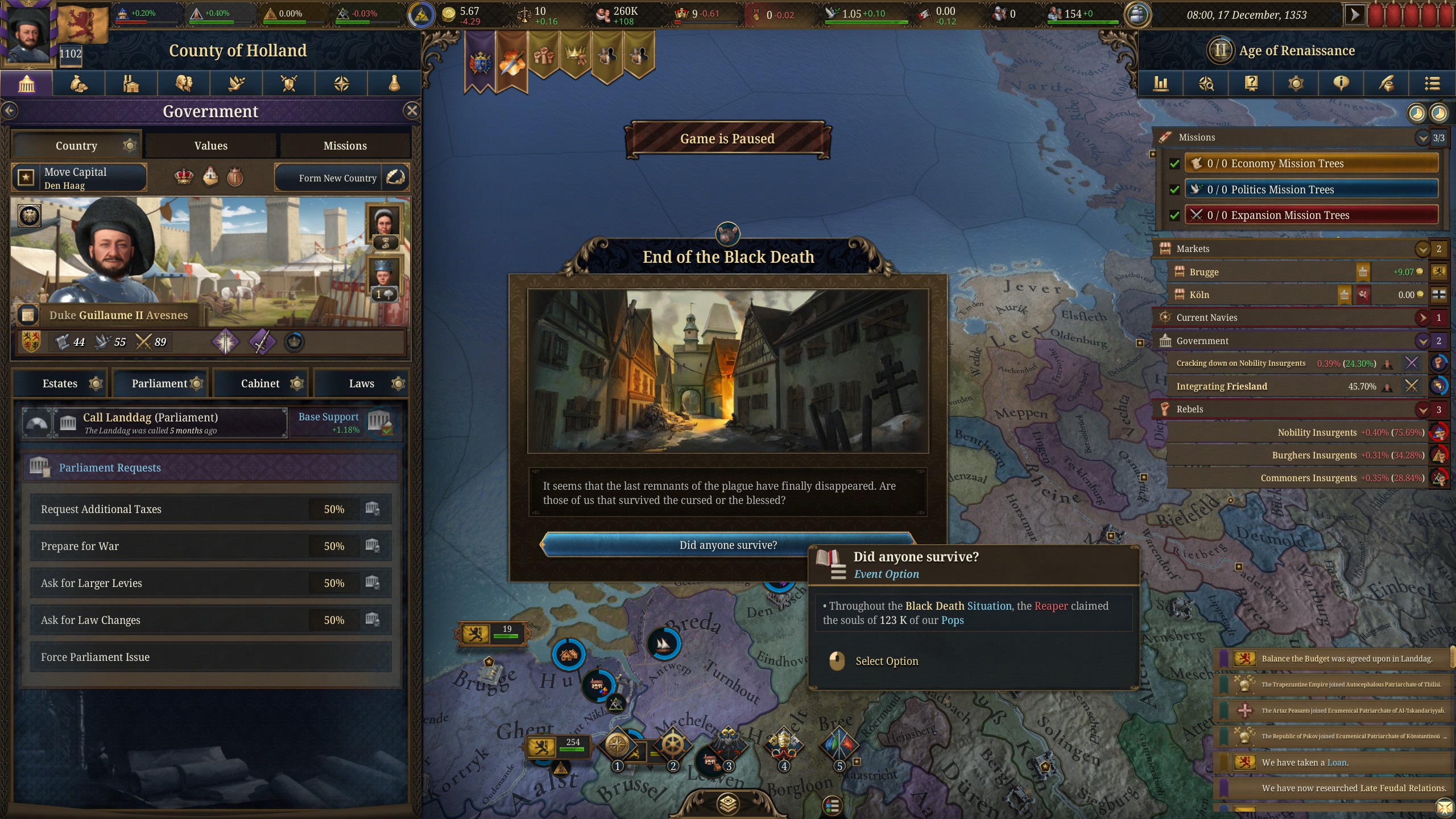Open the game settings gear icon
This screenshot has height=819, width=1456.
(x=1296, y=84)
